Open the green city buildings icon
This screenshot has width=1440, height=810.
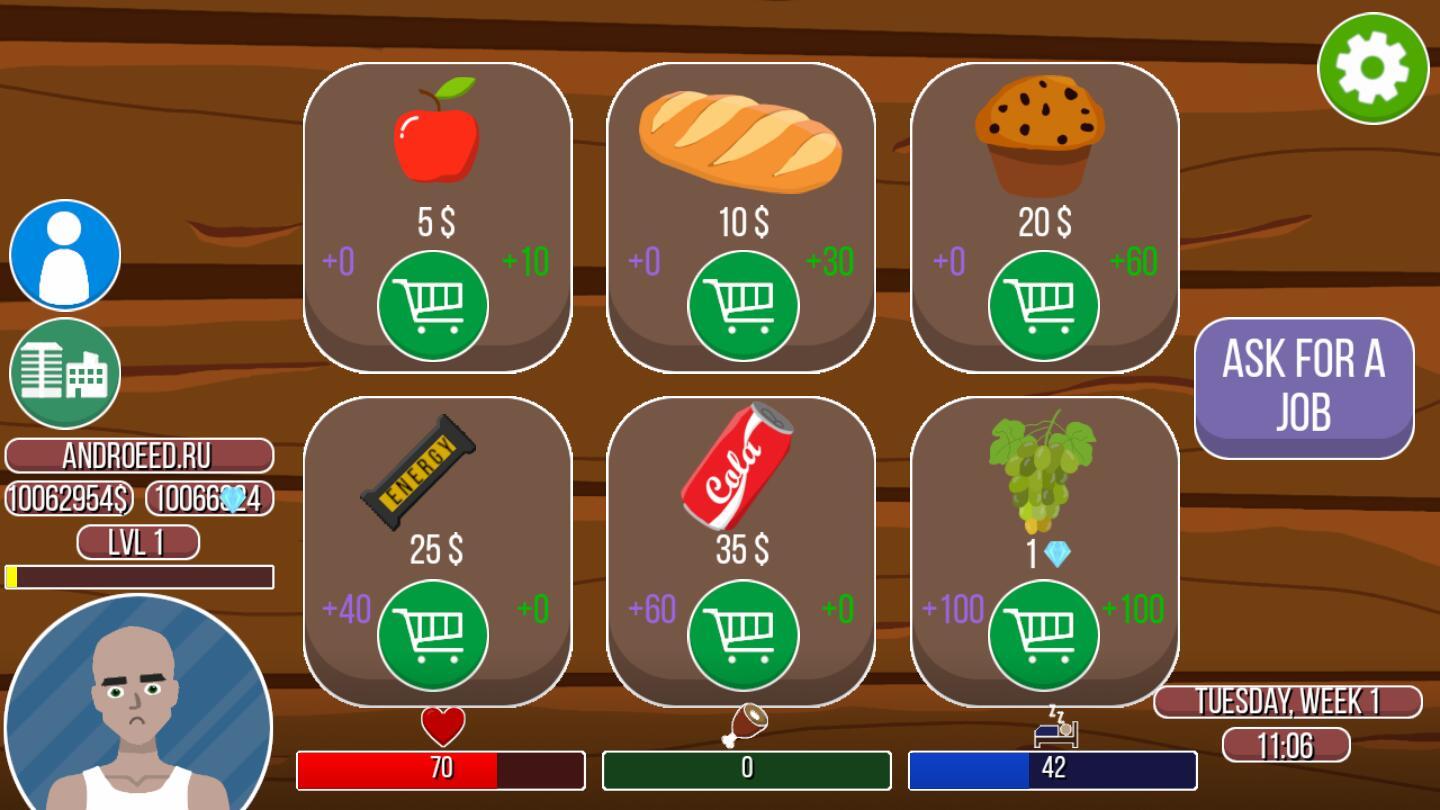[65, 373]
